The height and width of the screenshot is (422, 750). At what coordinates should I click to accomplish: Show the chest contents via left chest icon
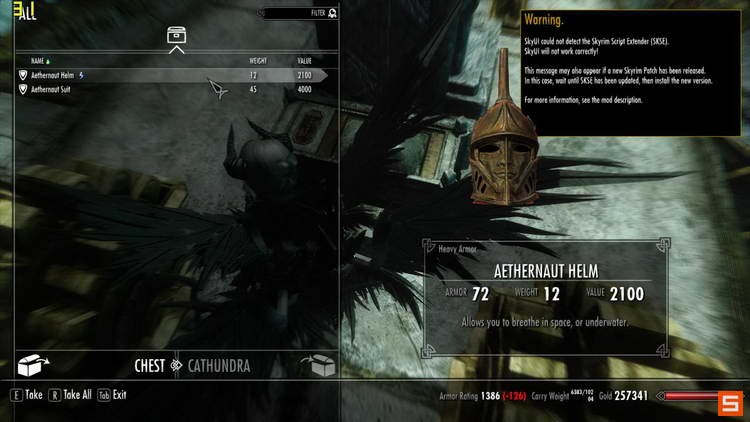[34, 365]
